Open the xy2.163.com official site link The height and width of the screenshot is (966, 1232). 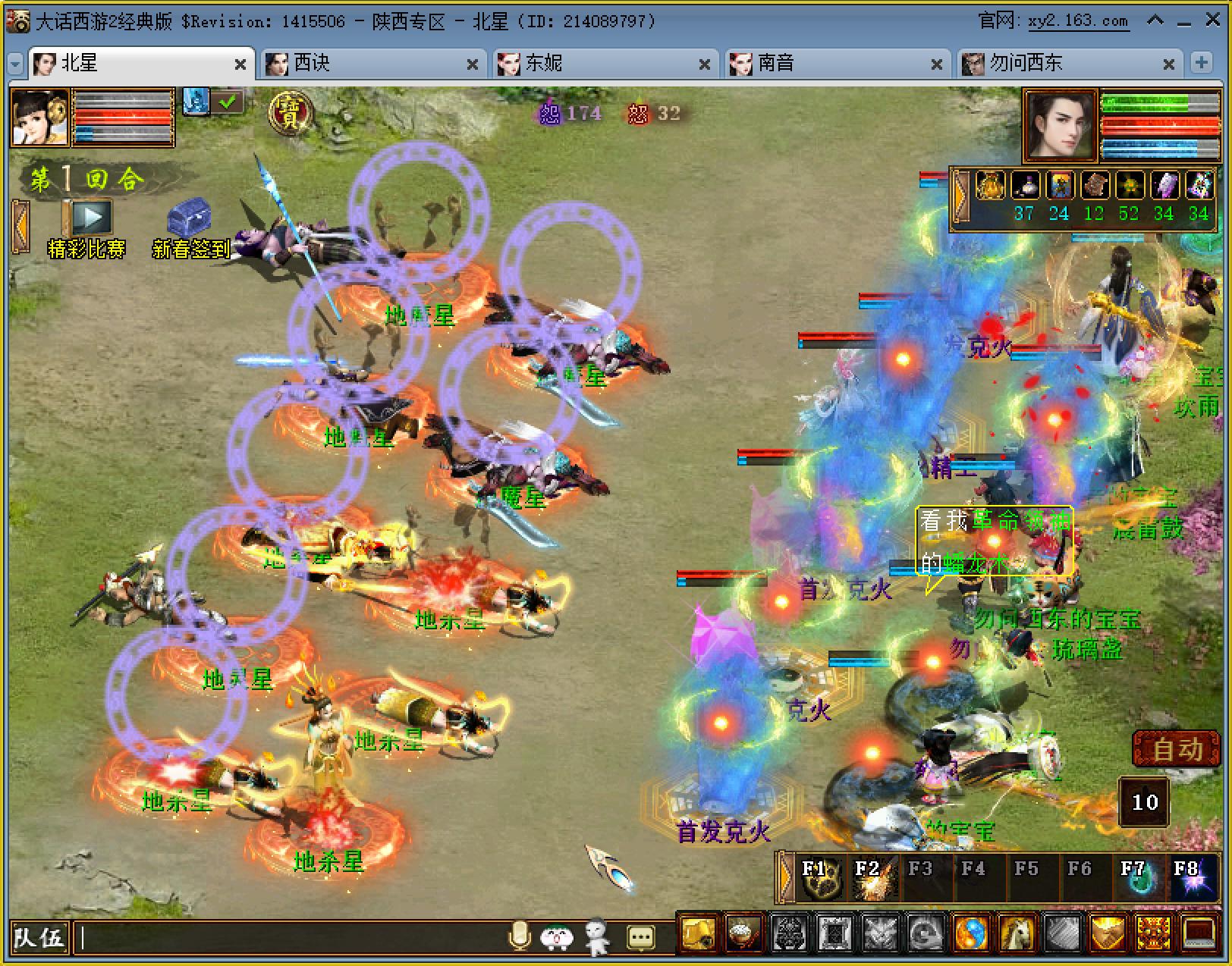click(x=1078, y=21)
